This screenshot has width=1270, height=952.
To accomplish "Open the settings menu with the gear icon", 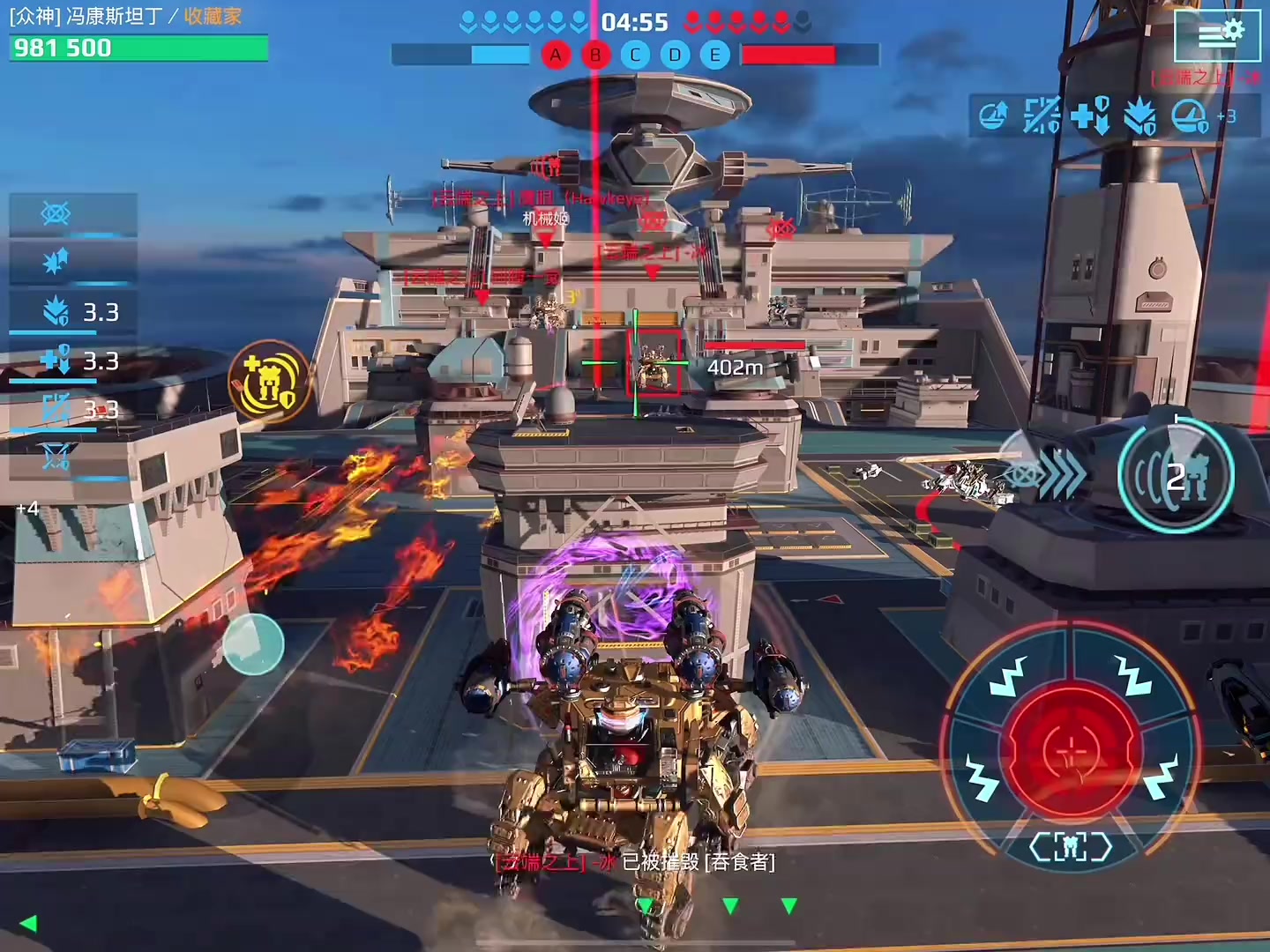I will [1219, 35].
